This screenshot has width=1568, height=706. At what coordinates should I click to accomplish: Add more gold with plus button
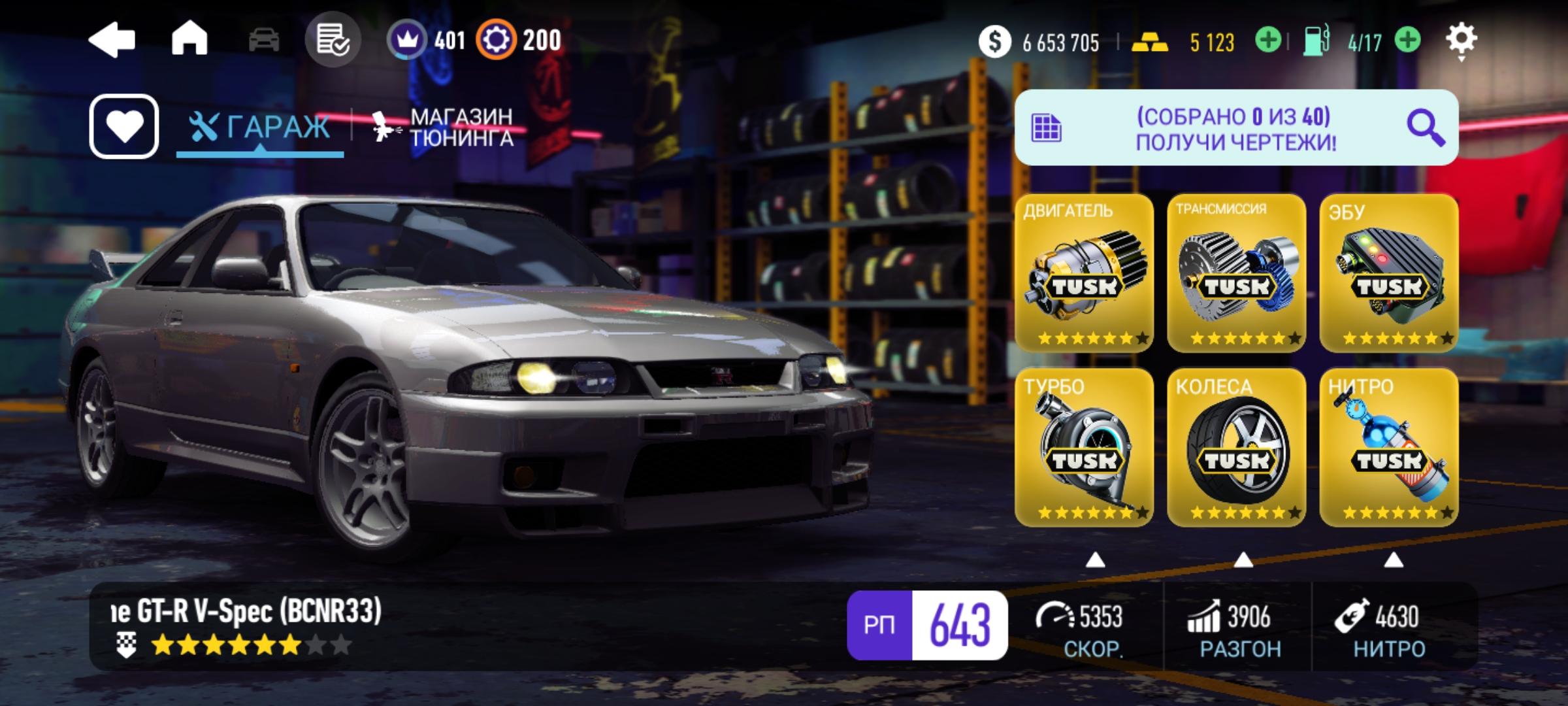[1268, 41]
